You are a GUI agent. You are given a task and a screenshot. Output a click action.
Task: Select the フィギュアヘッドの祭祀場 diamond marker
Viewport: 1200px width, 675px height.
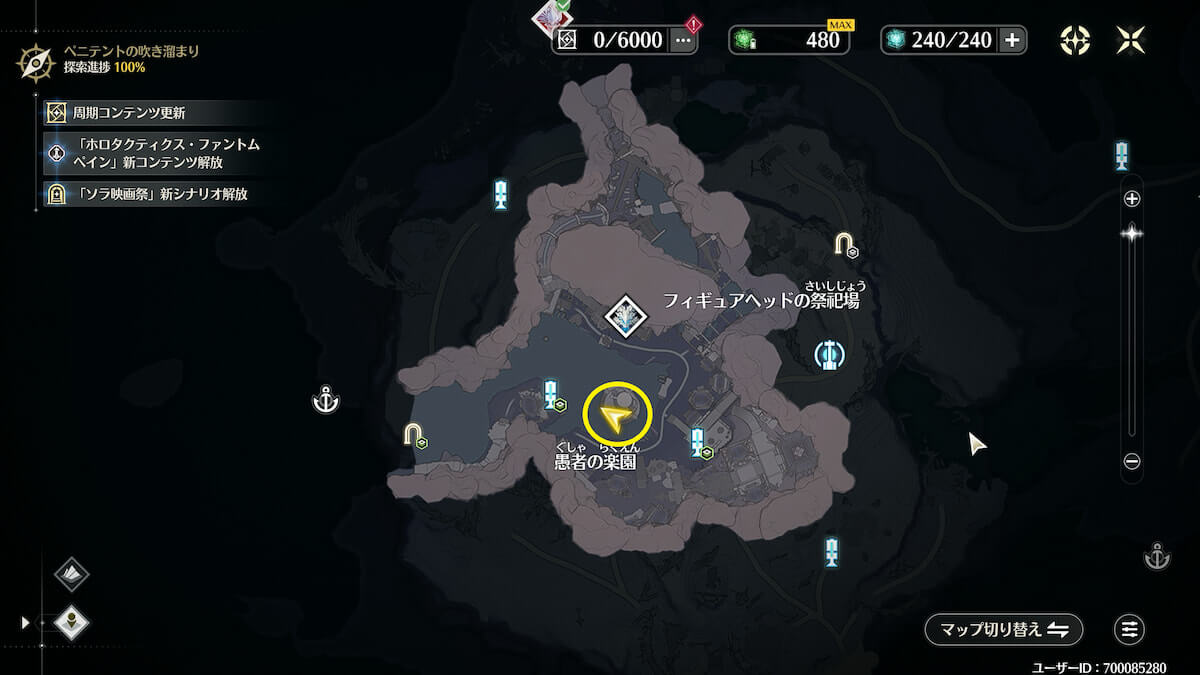[627, 317]
